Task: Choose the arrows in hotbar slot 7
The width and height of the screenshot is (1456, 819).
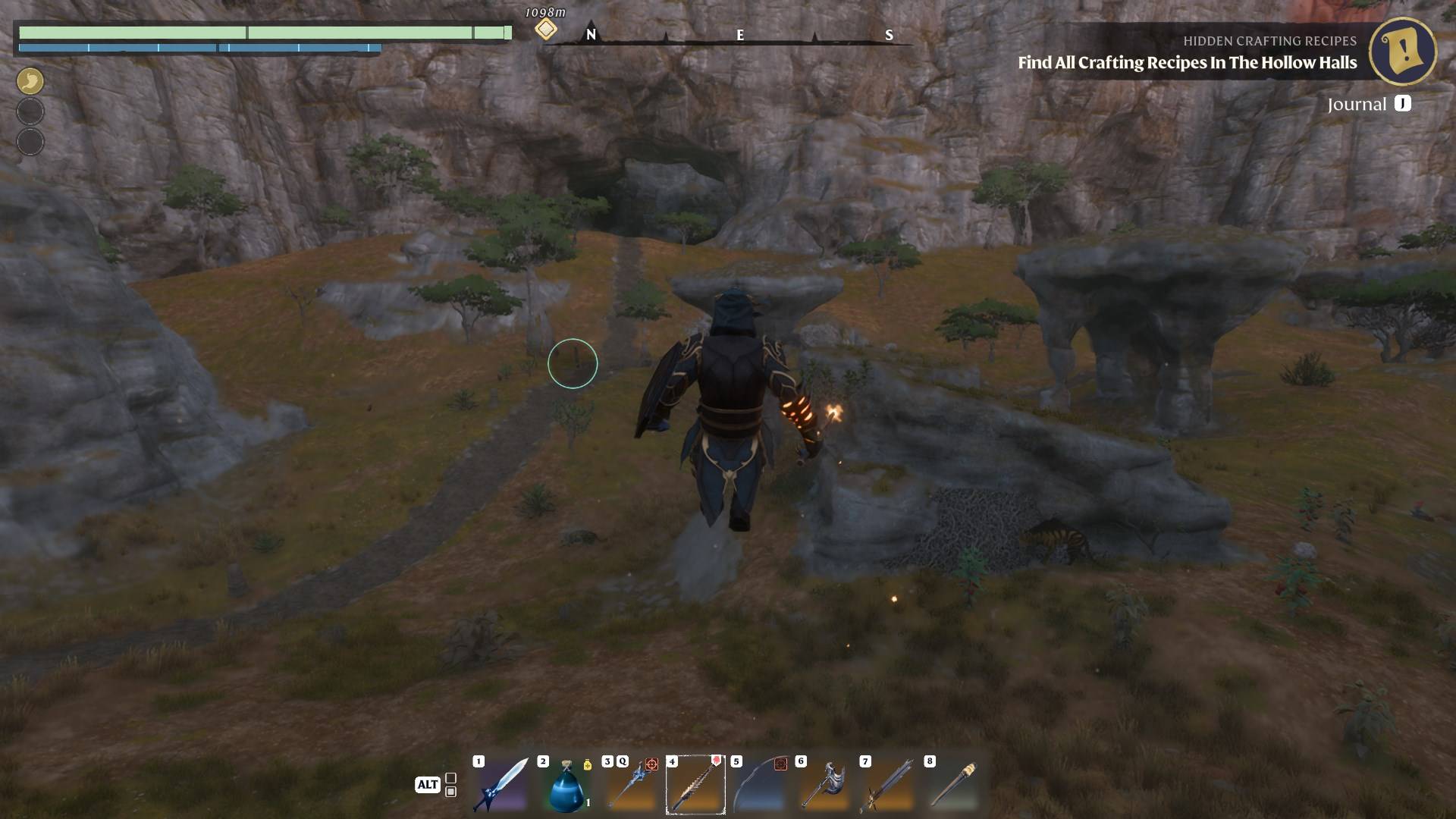Action: click(891, 785)
